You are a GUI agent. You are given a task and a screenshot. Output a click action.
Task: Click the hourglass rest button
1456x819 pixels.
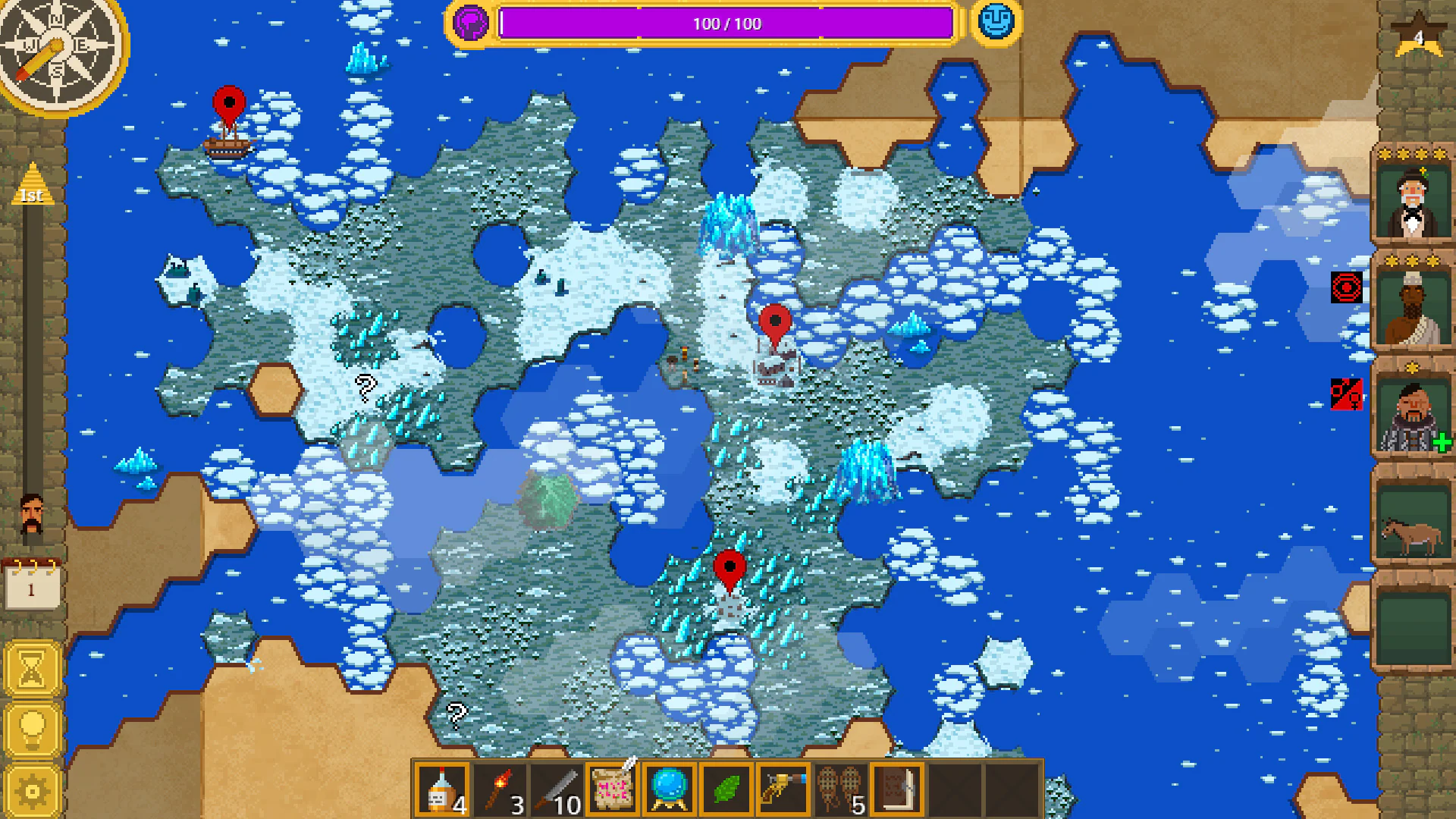(x=30, y=667)
